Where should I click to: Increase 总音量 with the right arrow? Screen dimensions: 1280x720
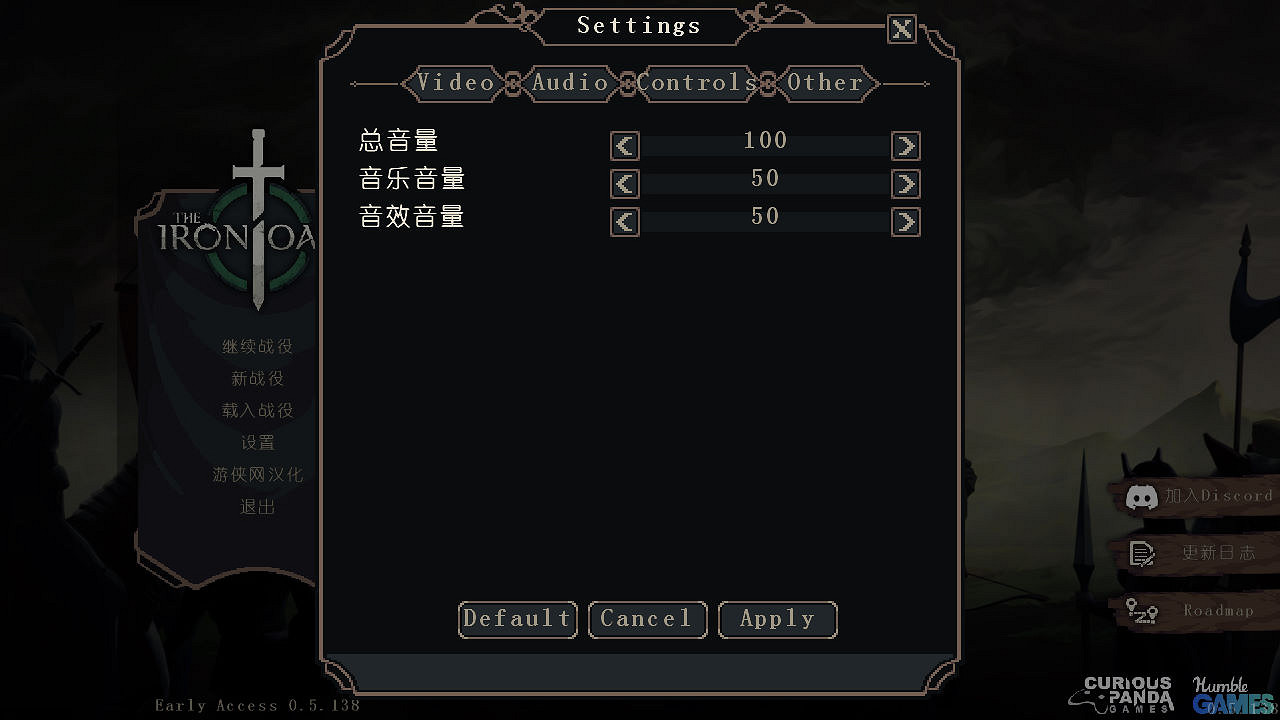[905, 145]
